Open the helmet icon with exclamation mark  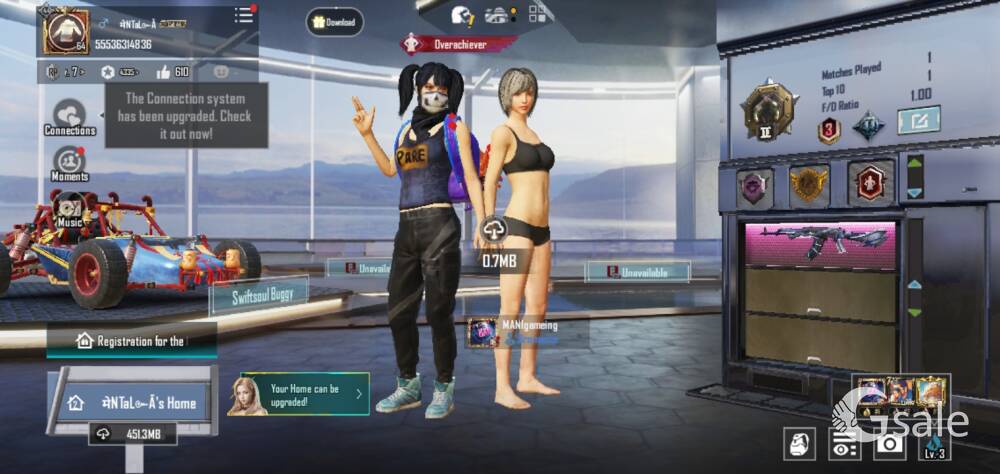coord(462,15)
